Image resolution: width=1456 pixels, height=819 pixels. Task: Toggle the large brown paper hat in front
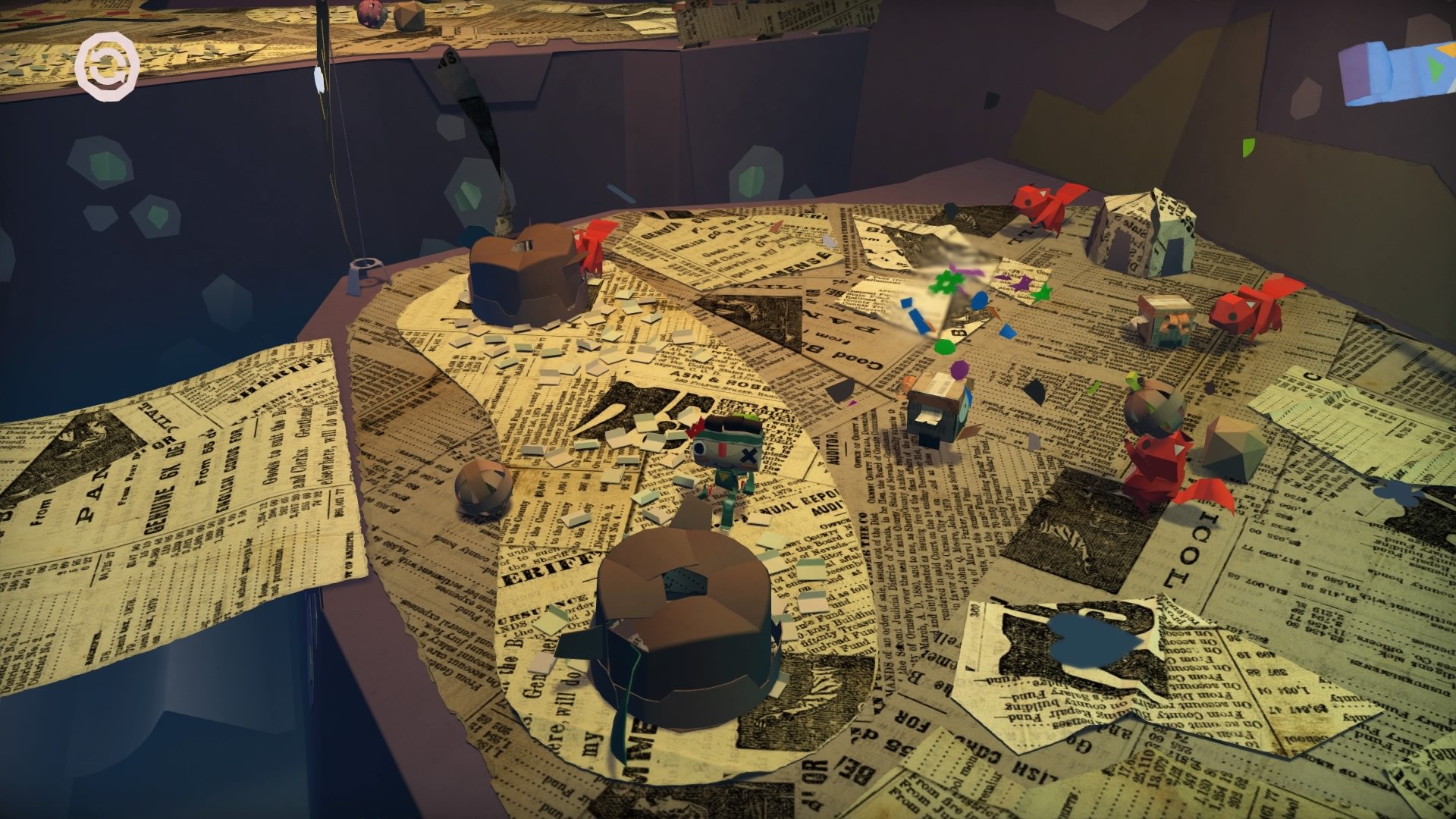point(682,629)
